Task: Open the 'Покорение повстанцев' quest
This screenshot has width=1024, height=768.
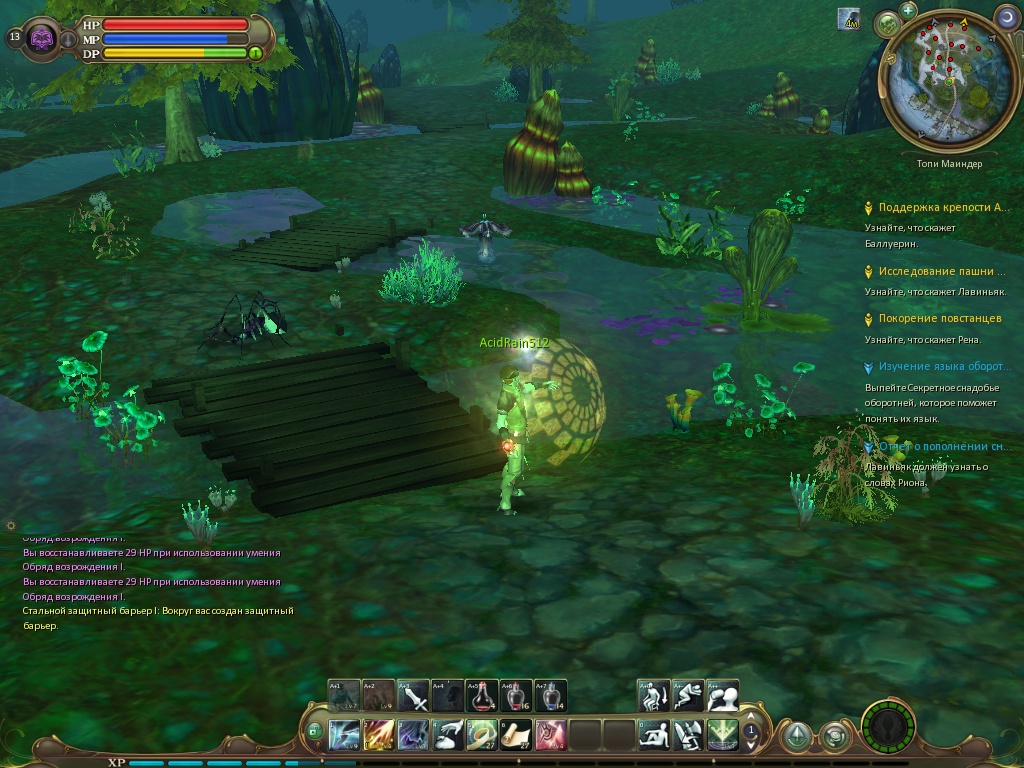Action: [x=939, y=318]
